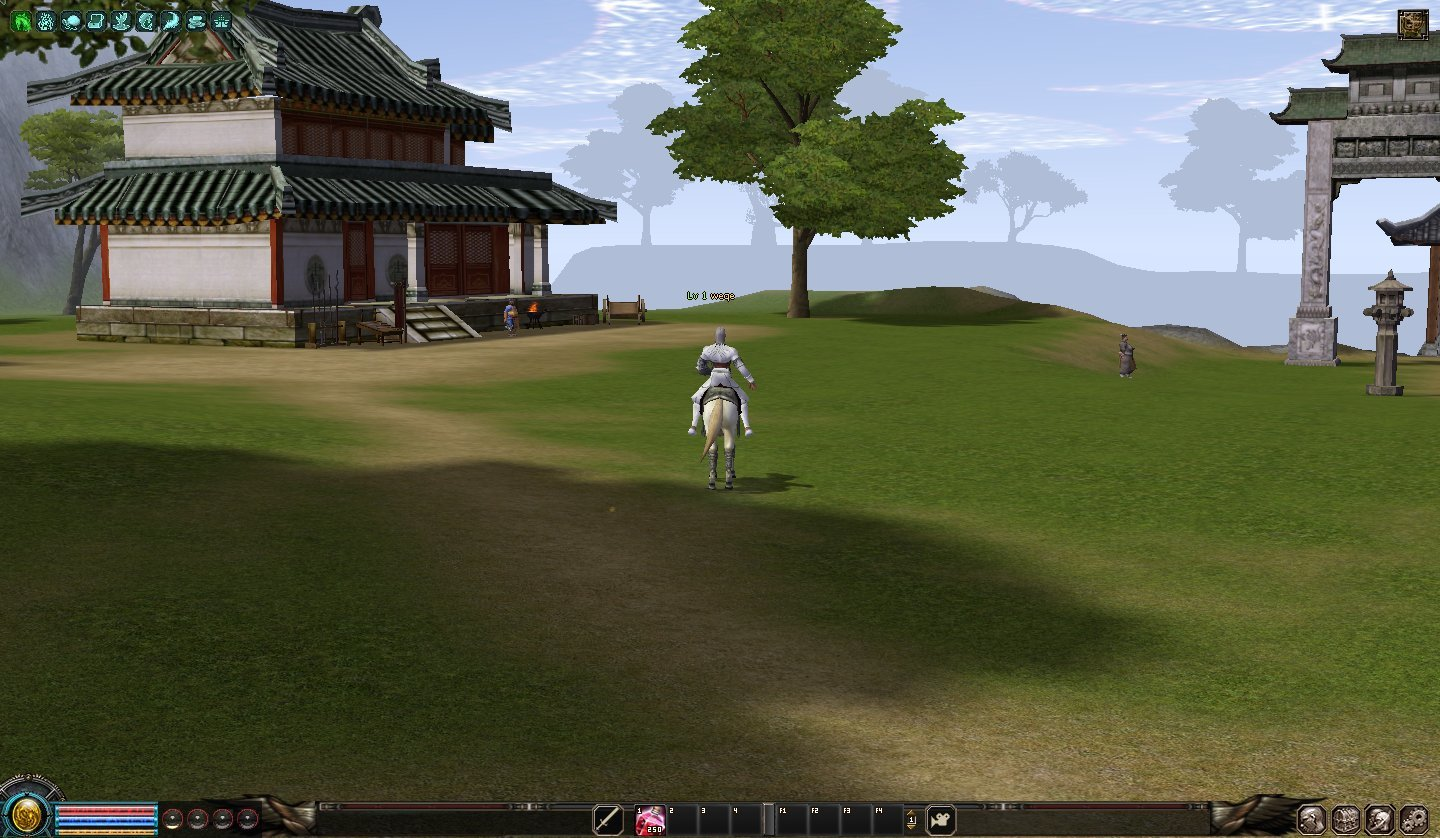Open the helmeted warrior icon menu
This screenshot has height=838, width=1440.
[1379, 819]
